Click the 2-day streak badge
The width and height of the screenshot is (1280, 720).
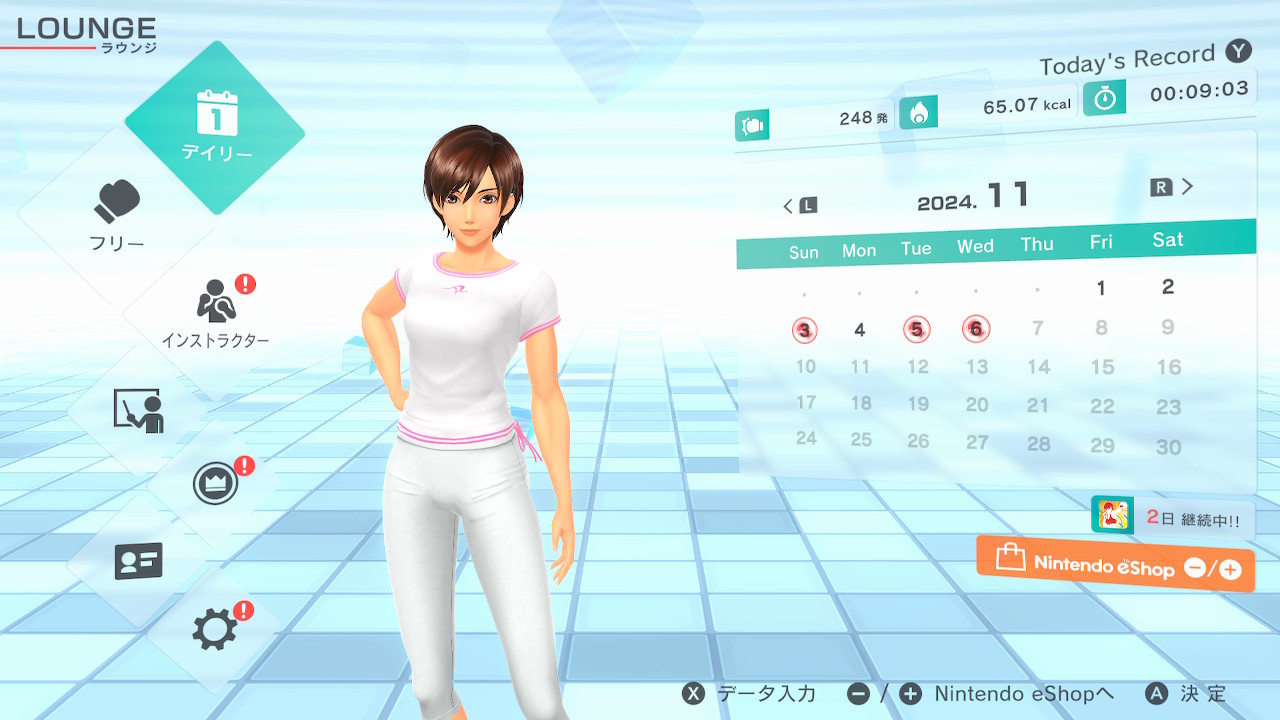(x=1172, y=517)
